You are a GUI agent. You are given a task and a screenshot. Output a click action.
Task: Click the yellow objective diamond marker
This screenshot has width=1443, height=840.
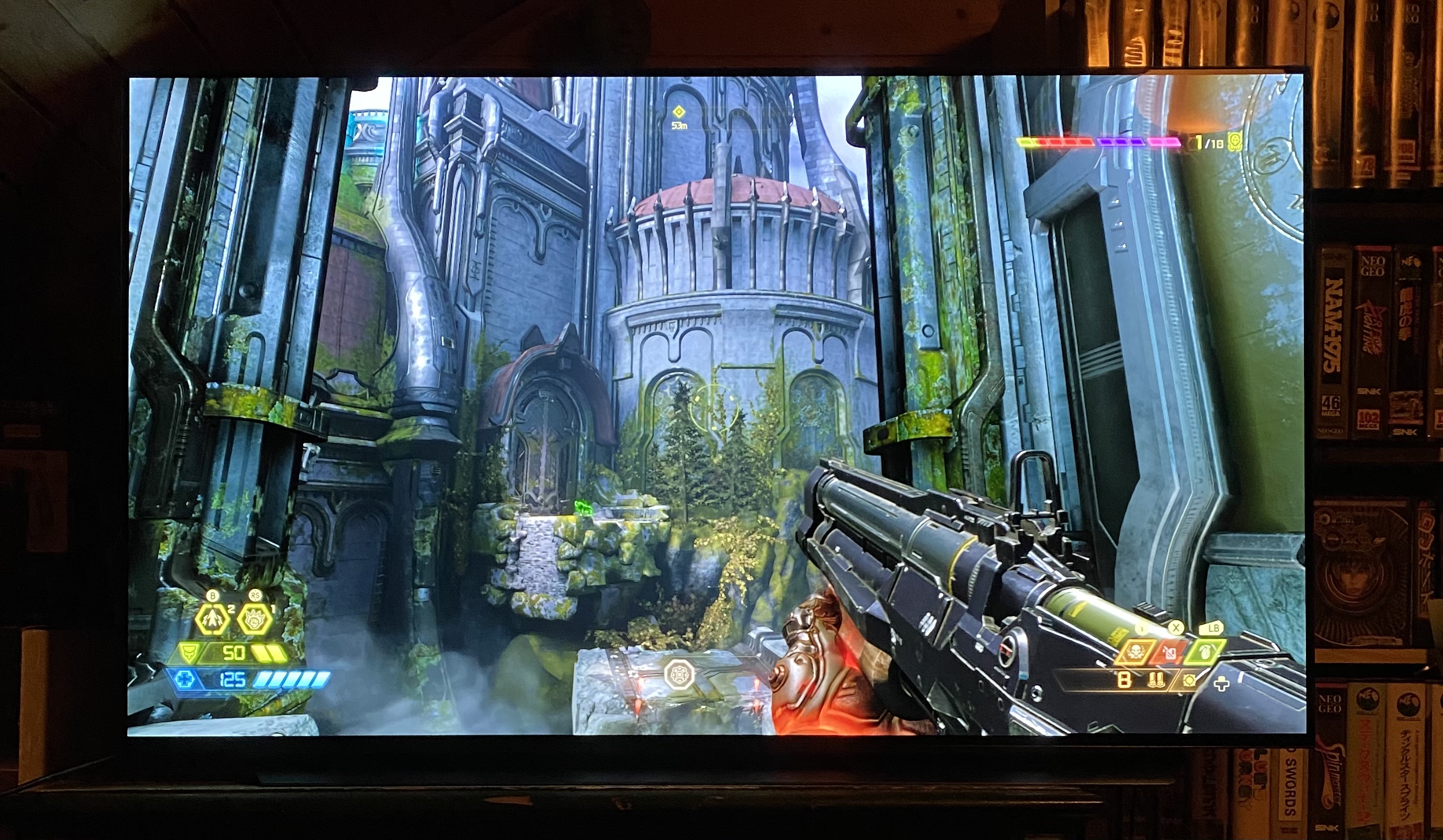679,111
